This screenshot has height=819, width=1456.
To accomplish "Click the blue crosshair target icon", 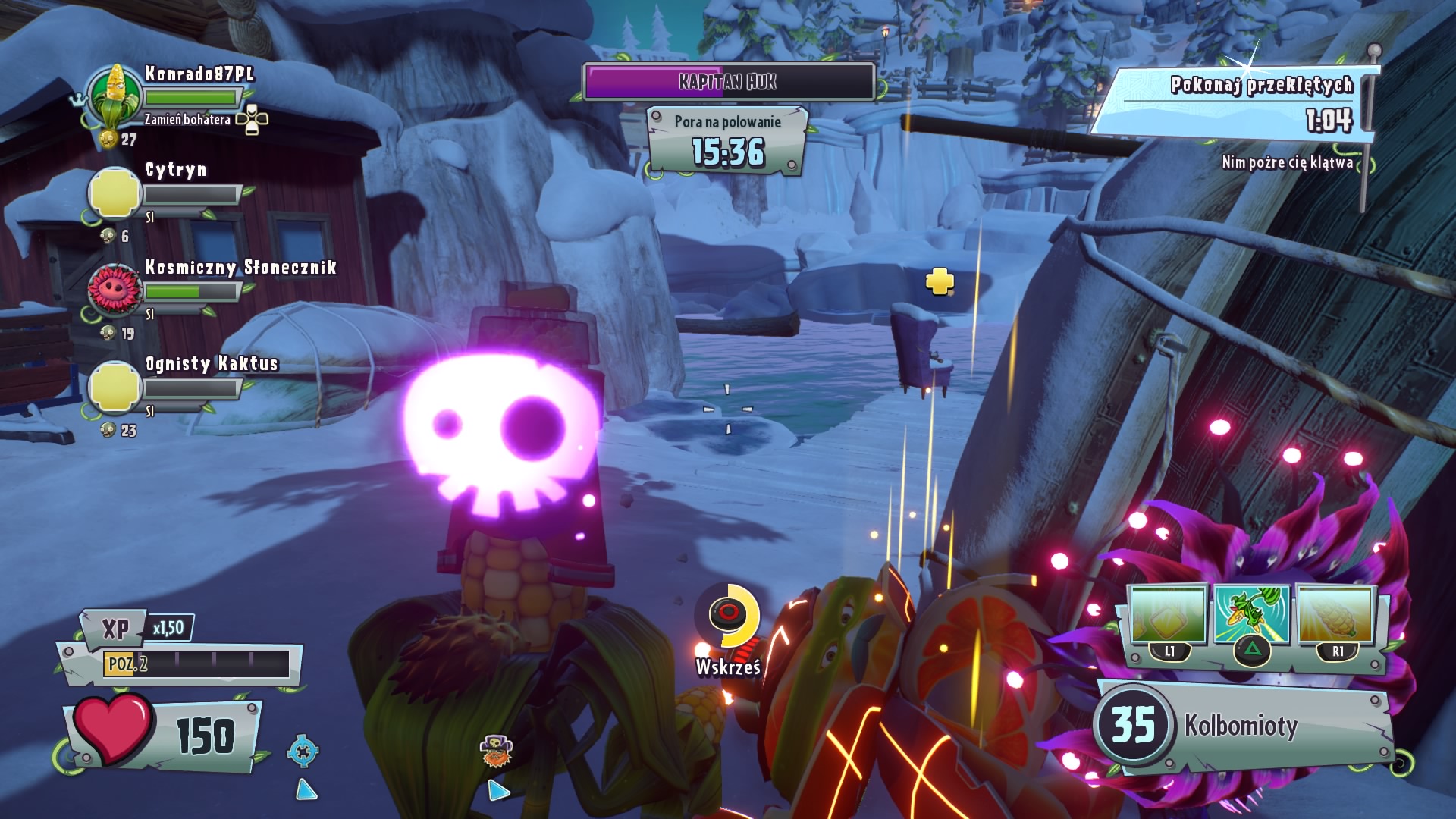I will pos(303,752).
